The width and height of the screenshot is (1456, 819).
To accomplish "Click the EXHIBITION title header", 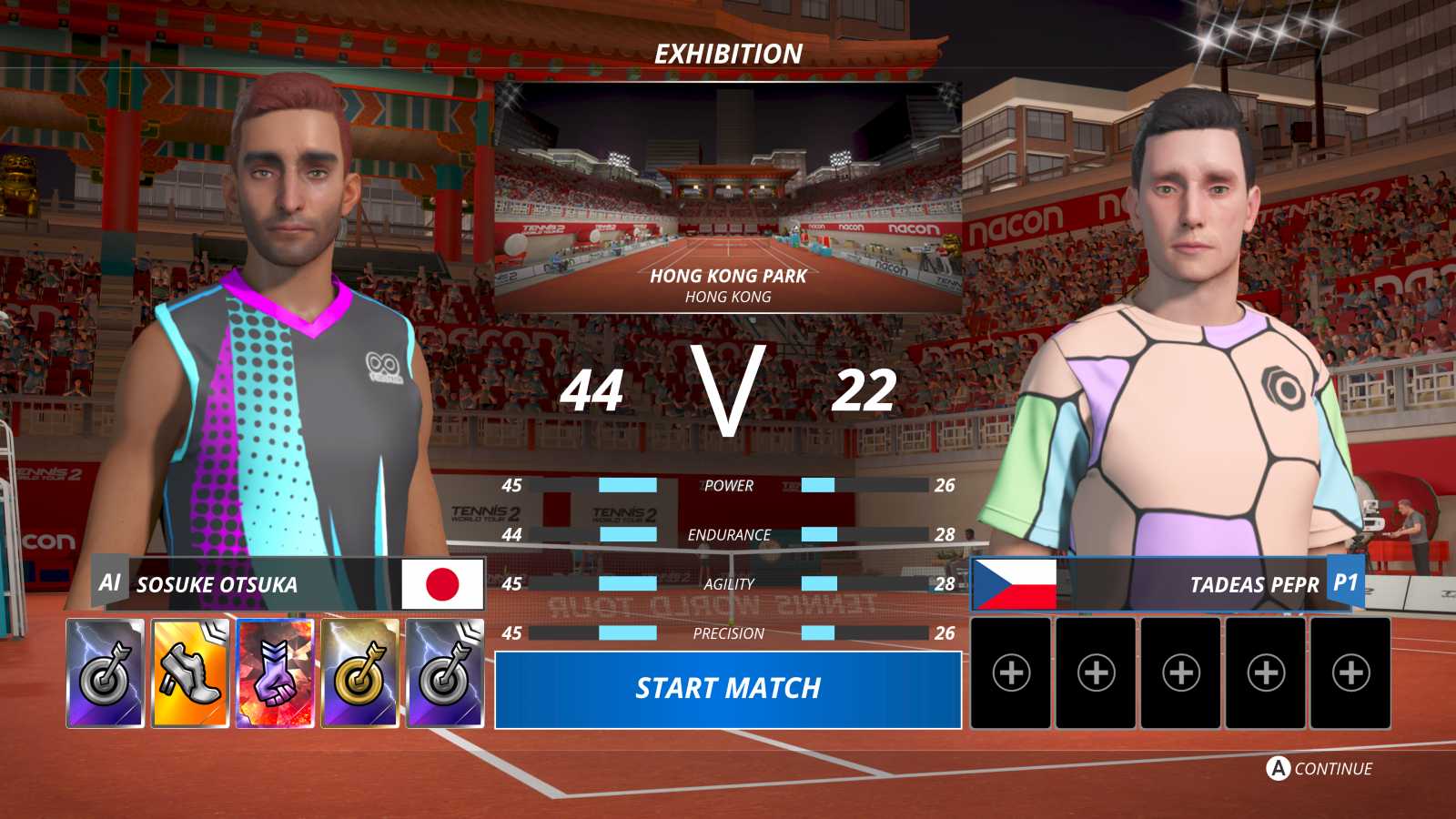I will coord(726,54).
